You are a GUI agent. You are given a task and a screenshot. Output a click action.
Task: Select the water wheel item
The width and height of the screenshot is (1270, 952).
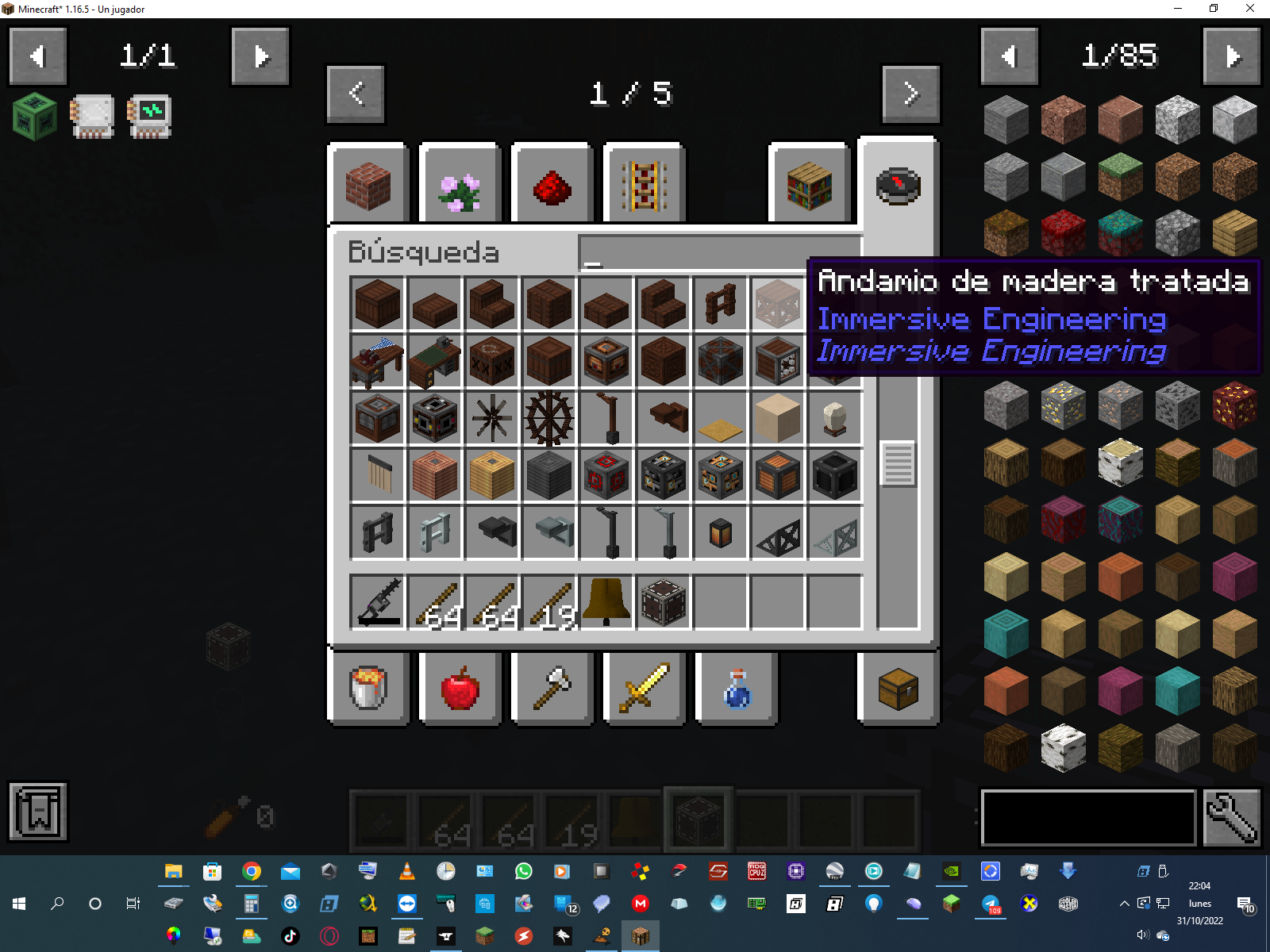(548, 417)
